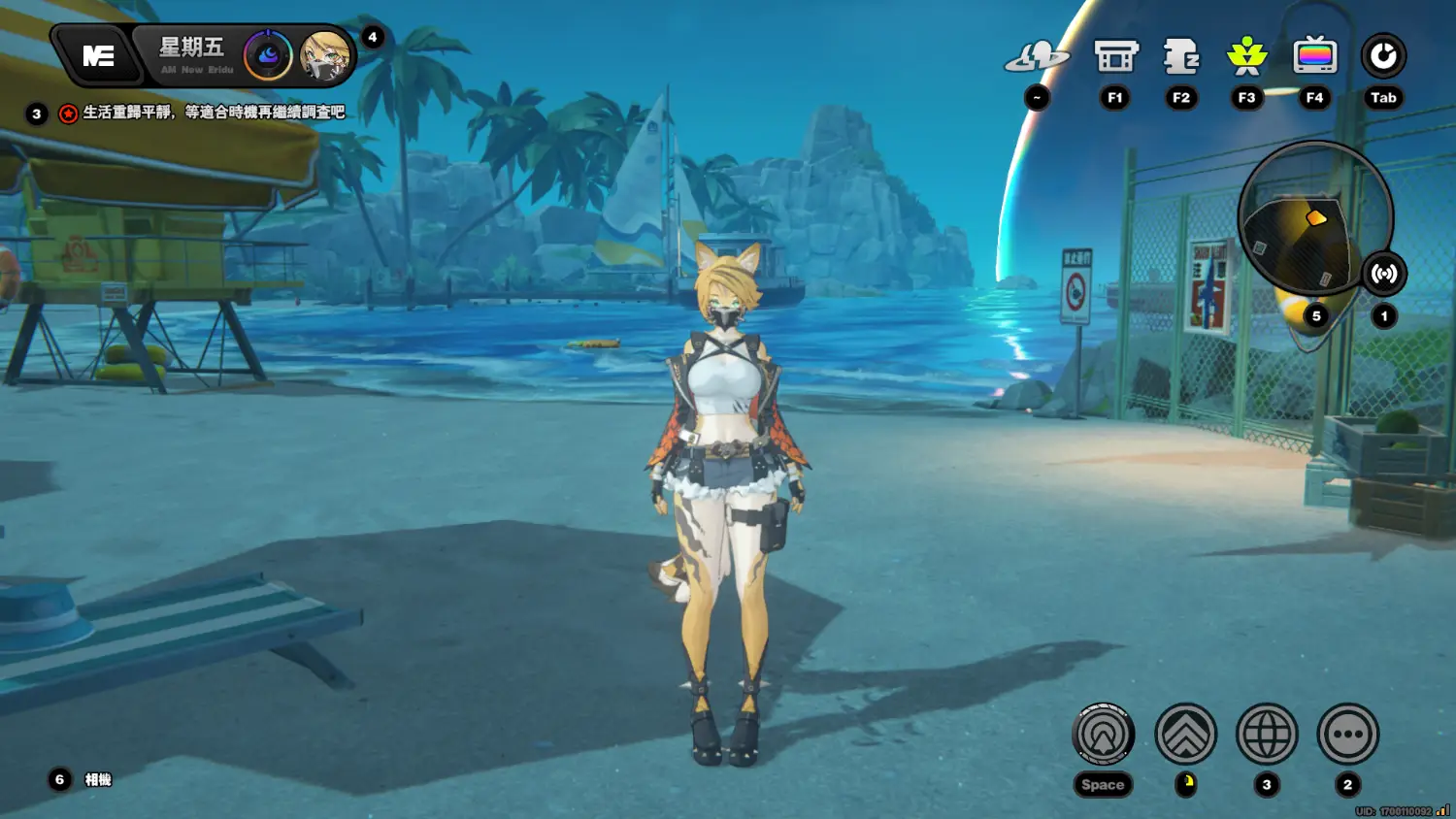Open the storefront icon labeled F1

(x=1115, y=56)
